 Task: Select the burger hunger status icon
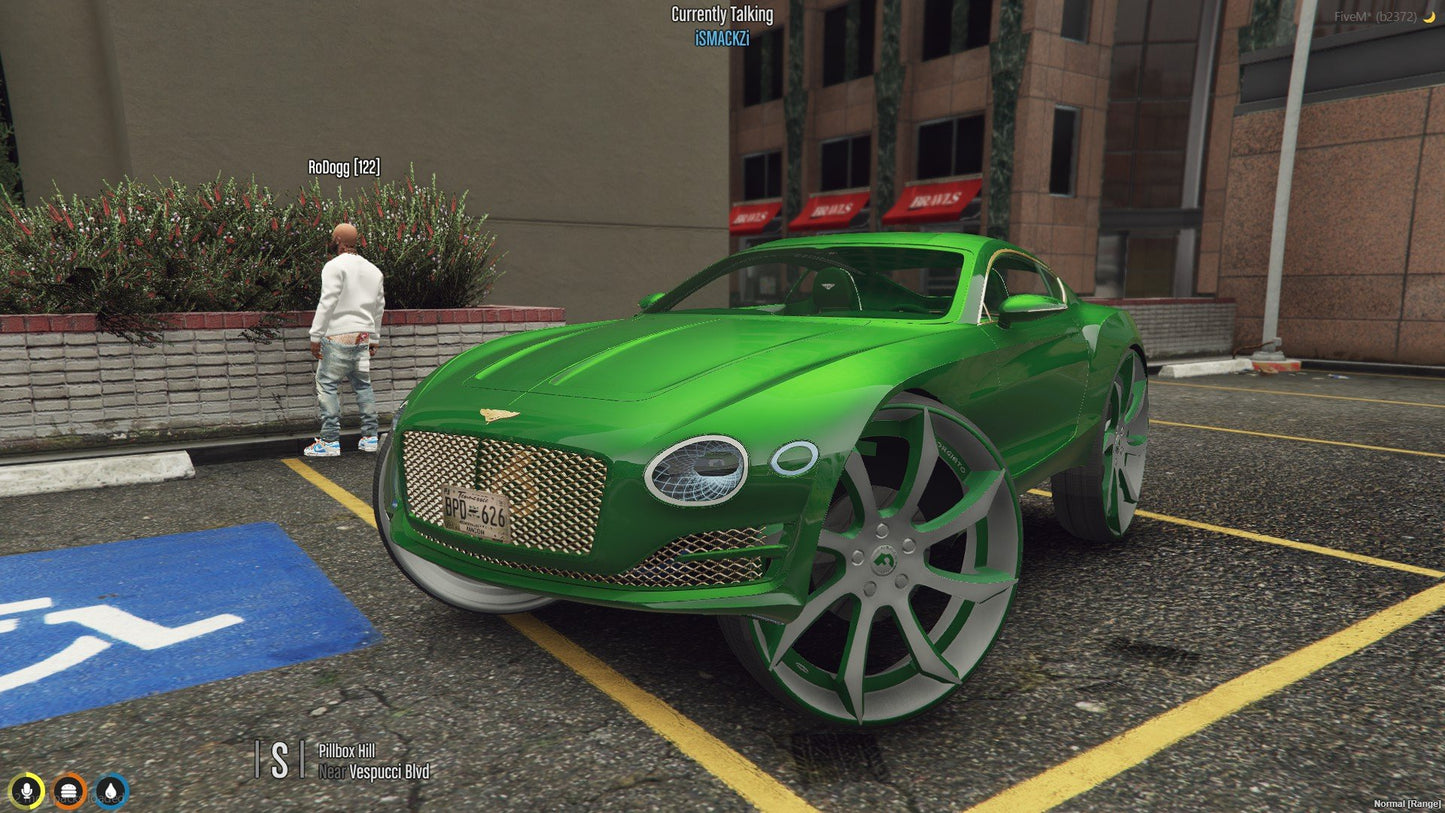point(68,790)
